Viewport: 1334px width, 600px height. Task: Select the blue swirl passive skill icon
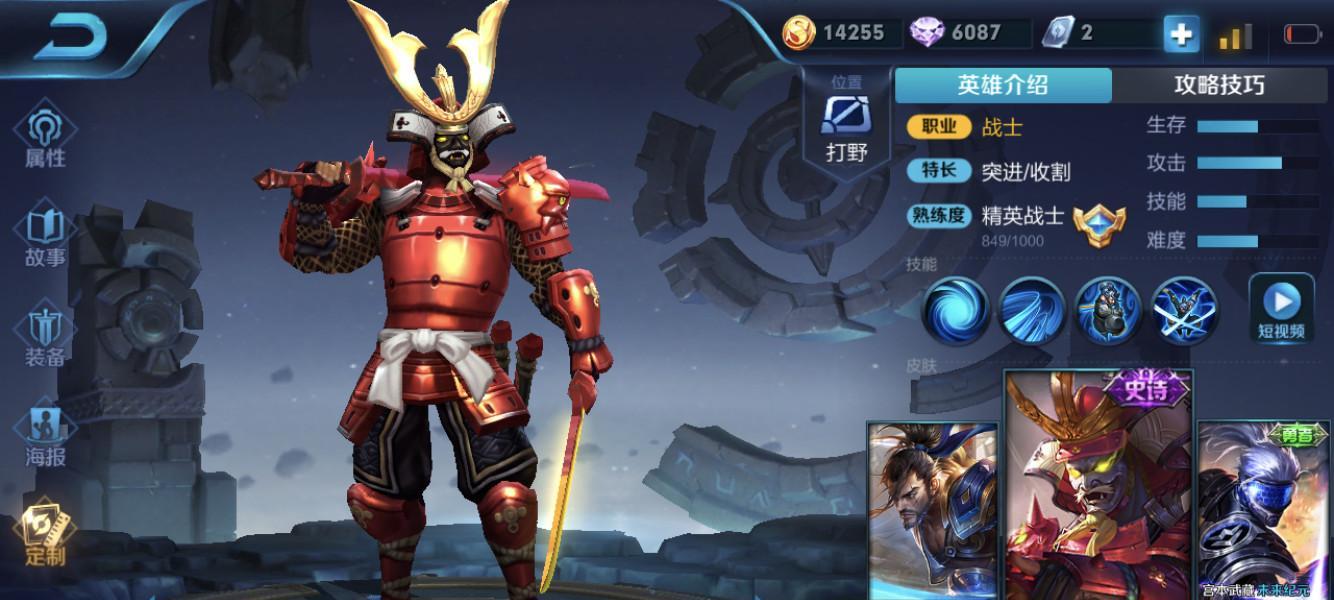tap(955, 310)
